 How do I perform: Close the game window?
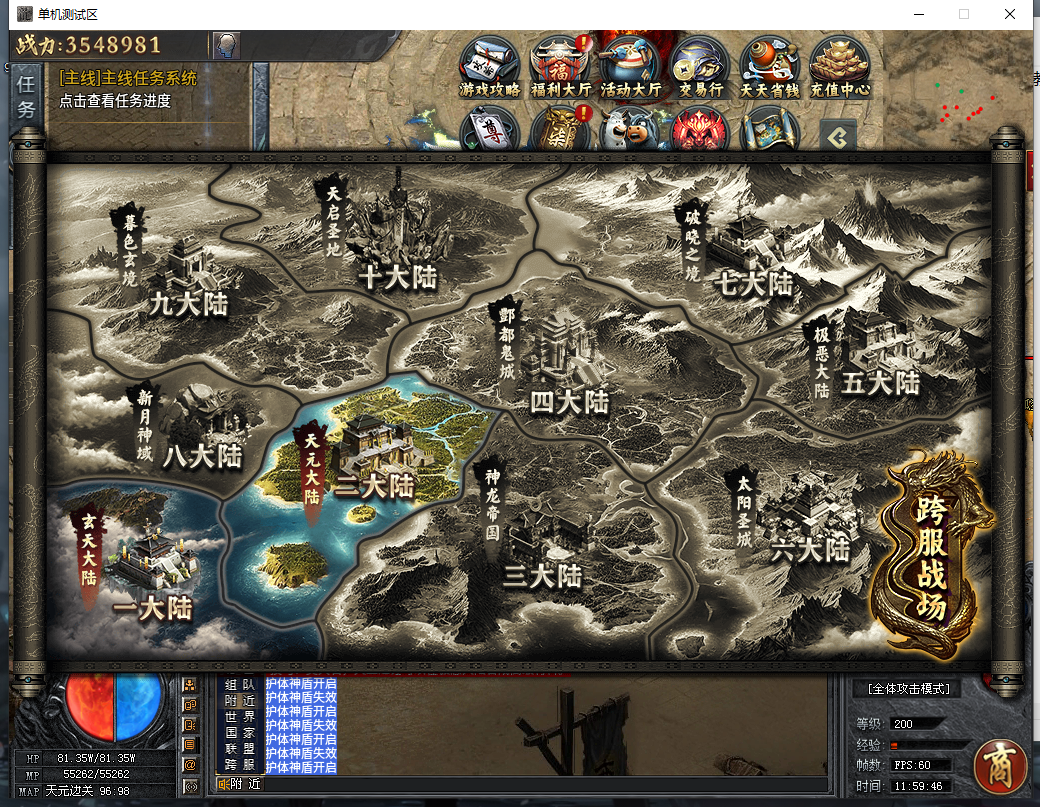[1011, 14]
